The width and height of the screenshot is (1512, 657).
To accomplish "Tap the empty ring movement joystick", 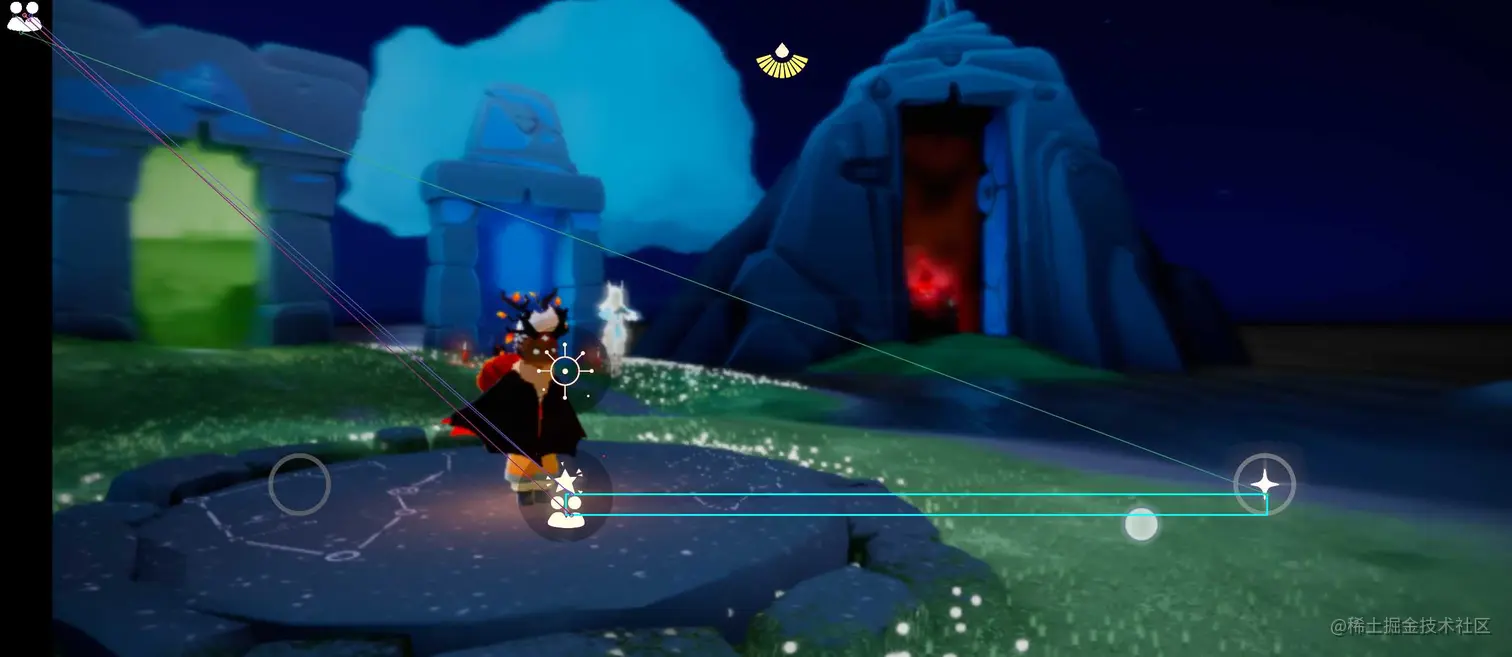I will [299, 485].
